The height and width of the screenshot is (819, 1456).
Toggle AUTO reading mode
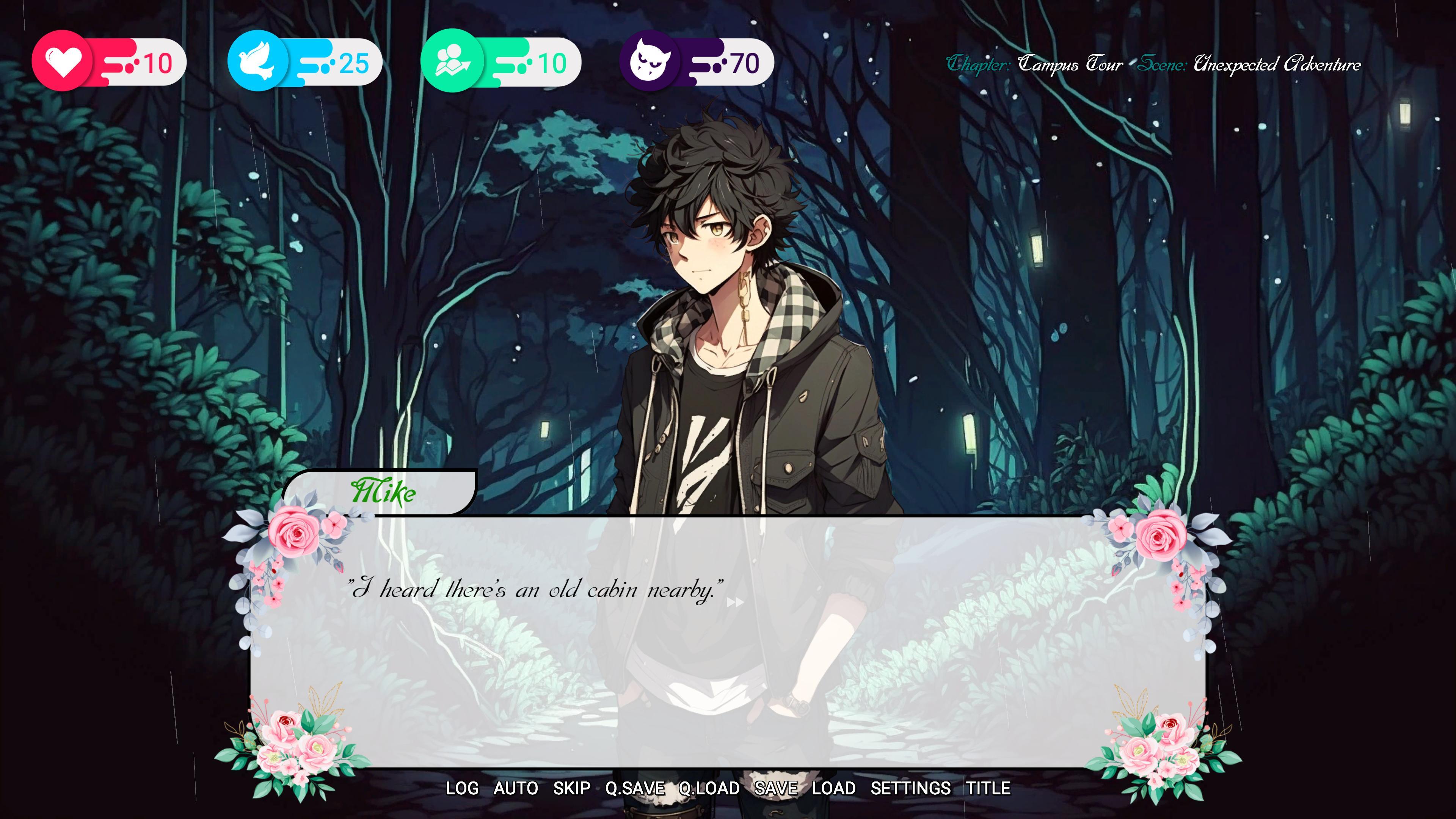pos(516,788)
